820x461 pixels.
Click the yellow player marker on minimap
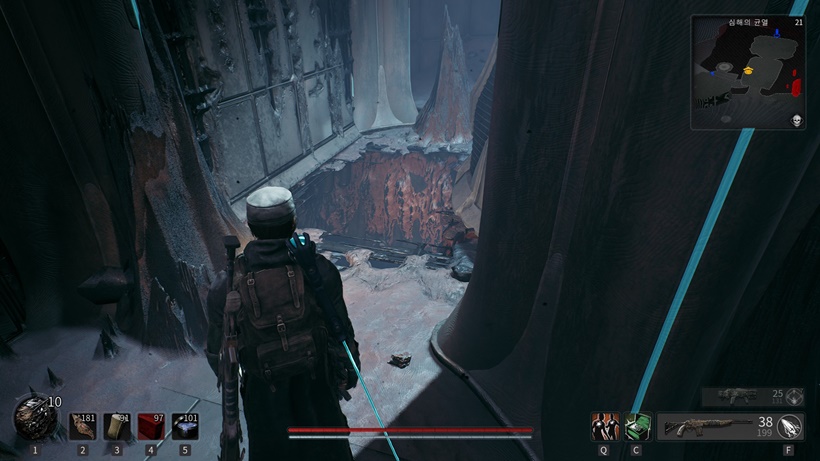point(748,72)
